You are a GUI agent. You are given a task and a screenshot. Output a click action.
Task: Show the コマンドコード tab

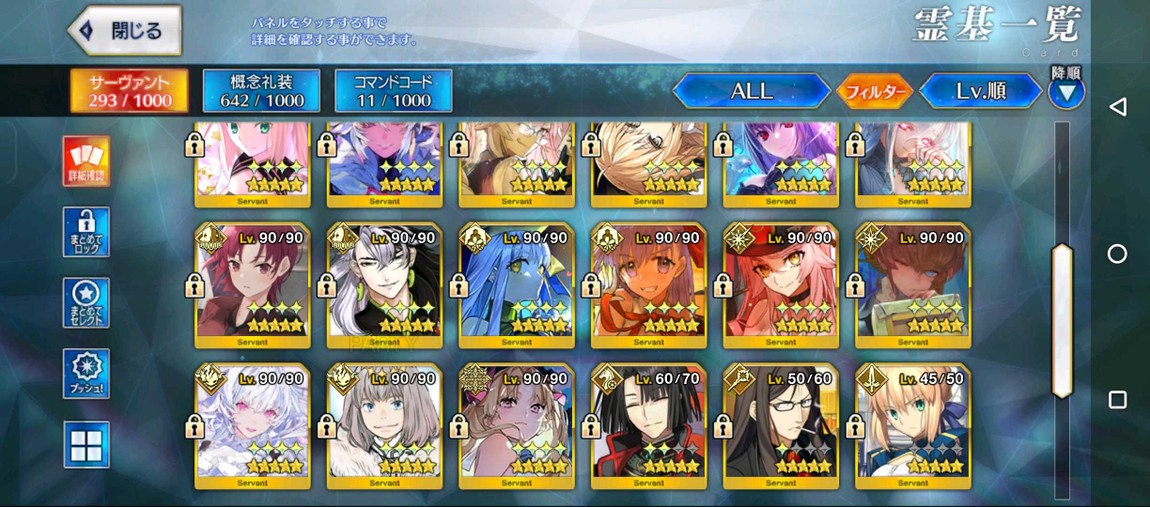click(393, 90)
